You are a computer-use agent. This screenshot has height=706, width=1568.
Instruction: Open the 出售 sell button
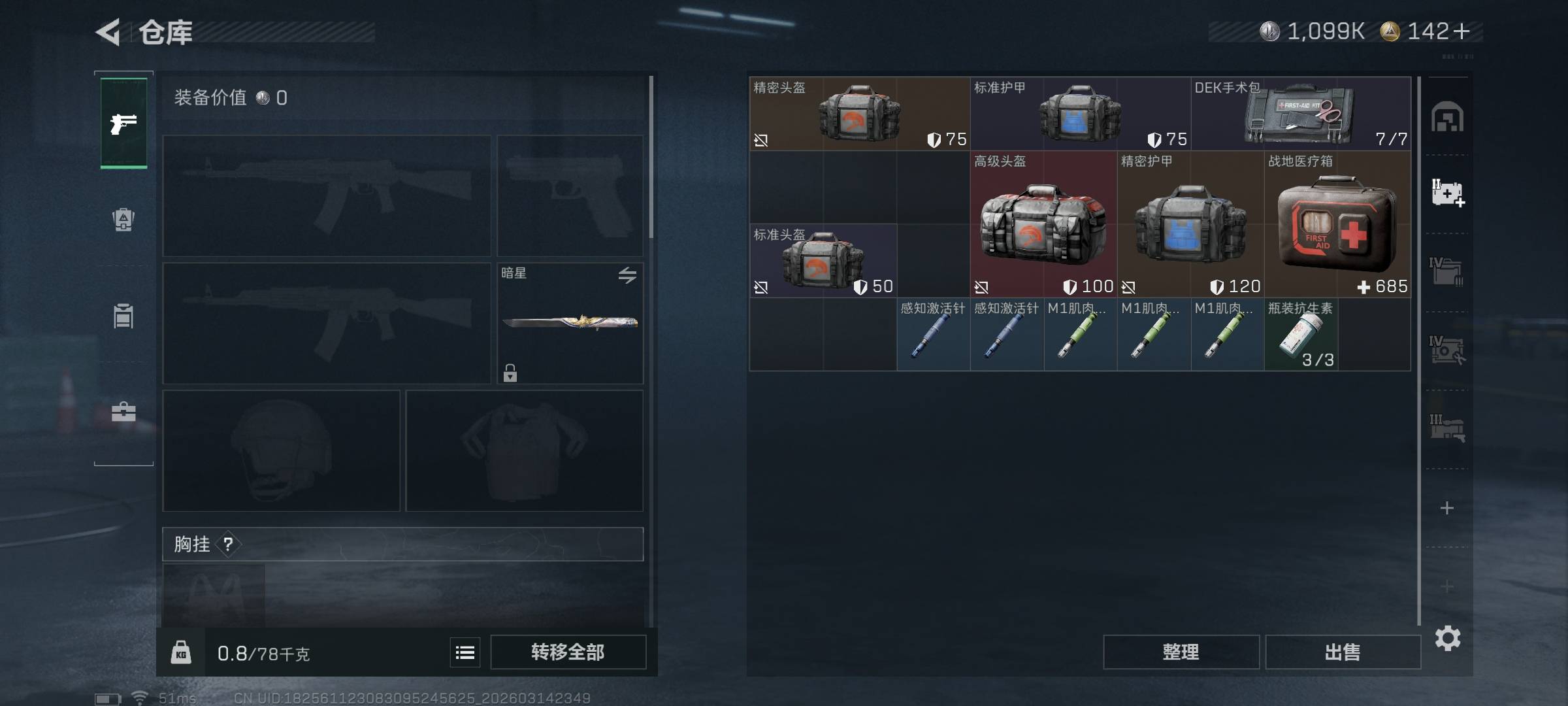(x=1343, y=652)
